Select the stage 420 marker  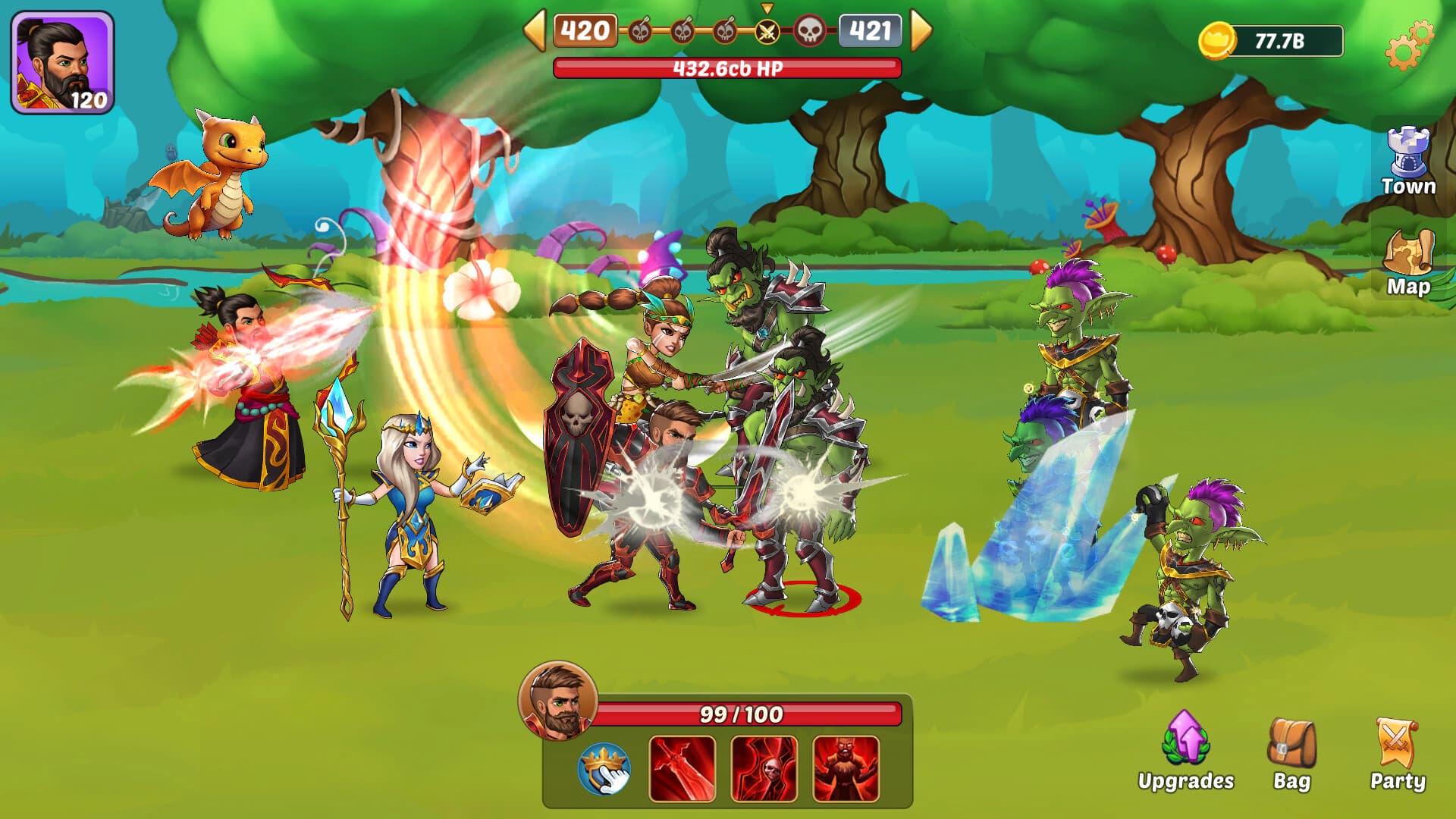(585, 31)
